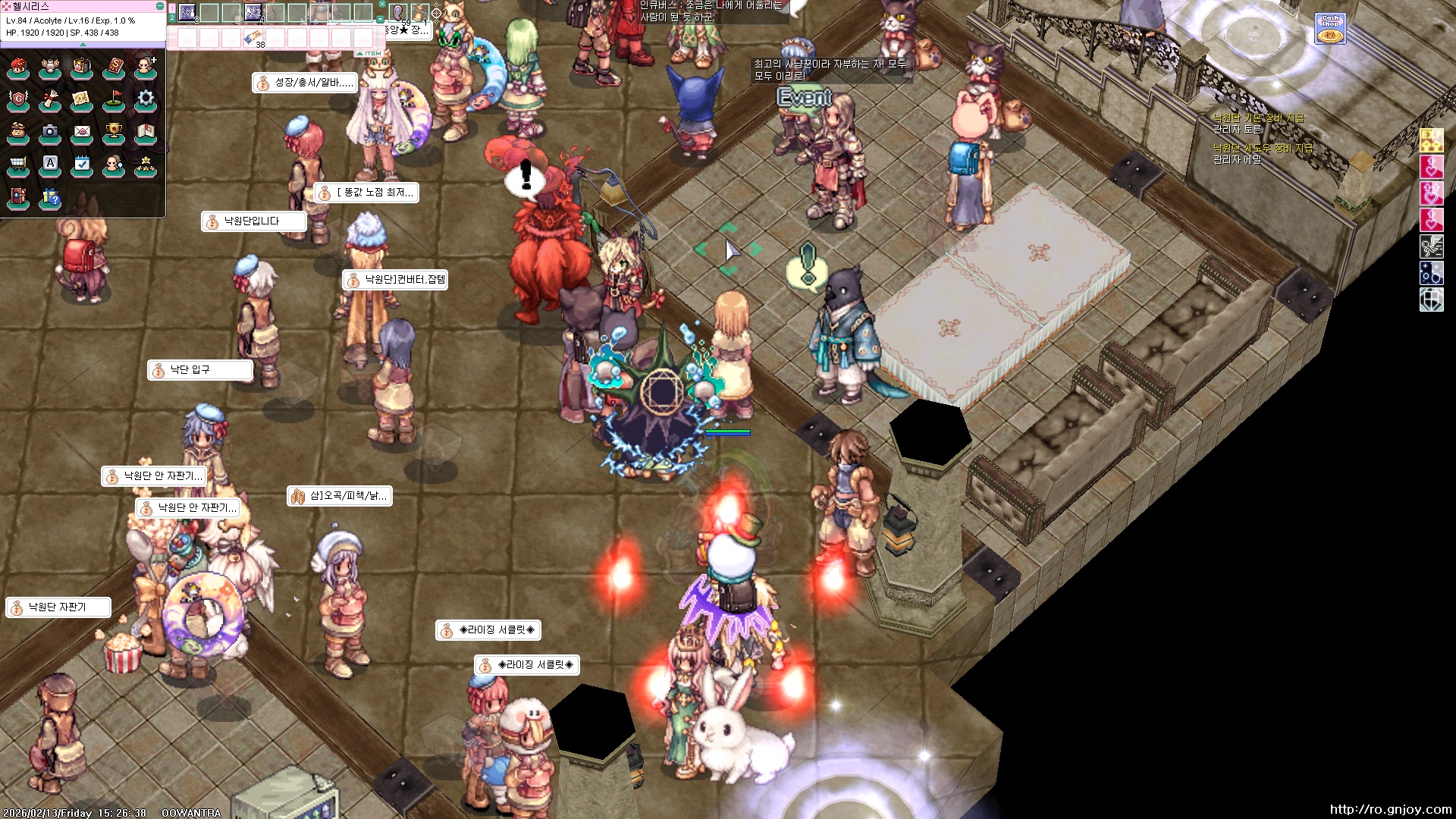This screenshot has height=819, width=1456.
Task: Open the mail envelope icon
Action: 82,132
